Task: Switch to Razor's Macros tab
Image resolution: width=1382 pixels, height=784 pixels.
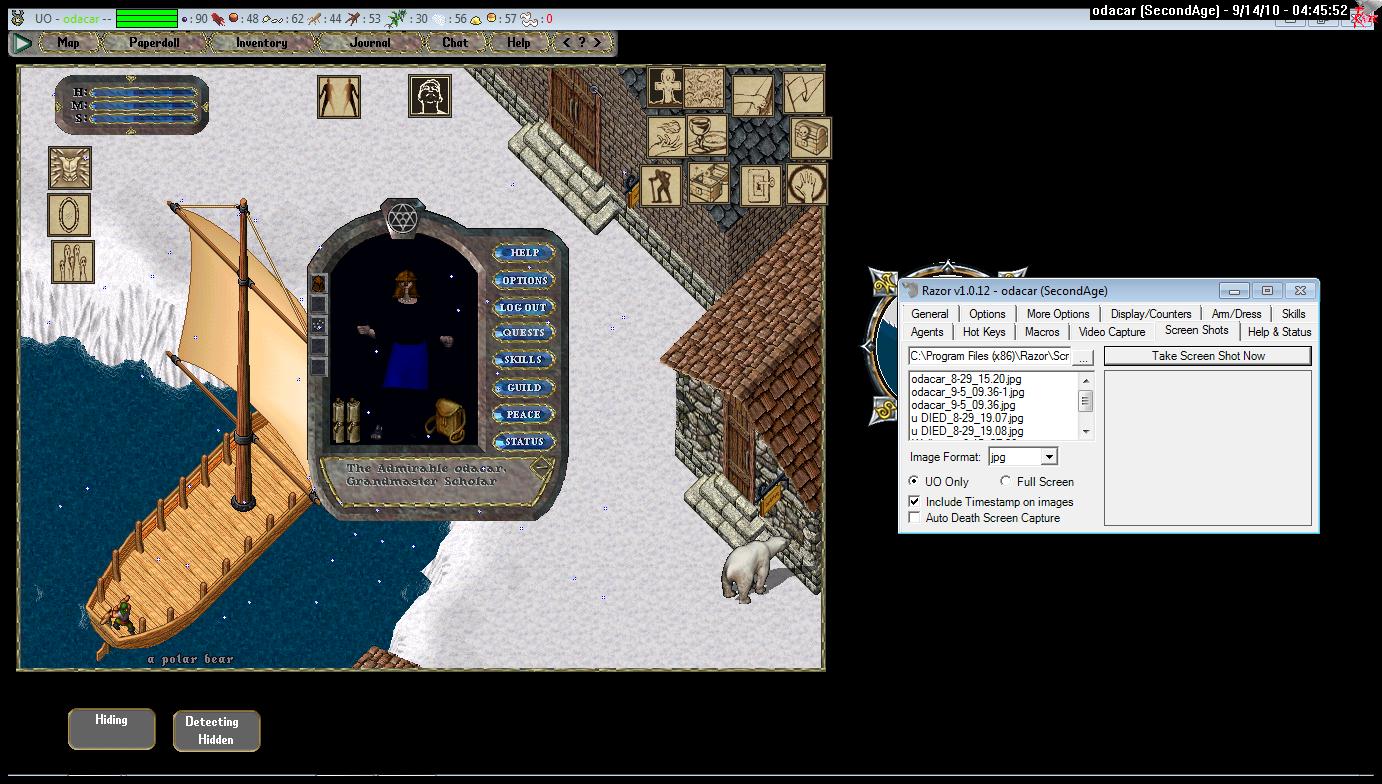Action: point(1041,332)
